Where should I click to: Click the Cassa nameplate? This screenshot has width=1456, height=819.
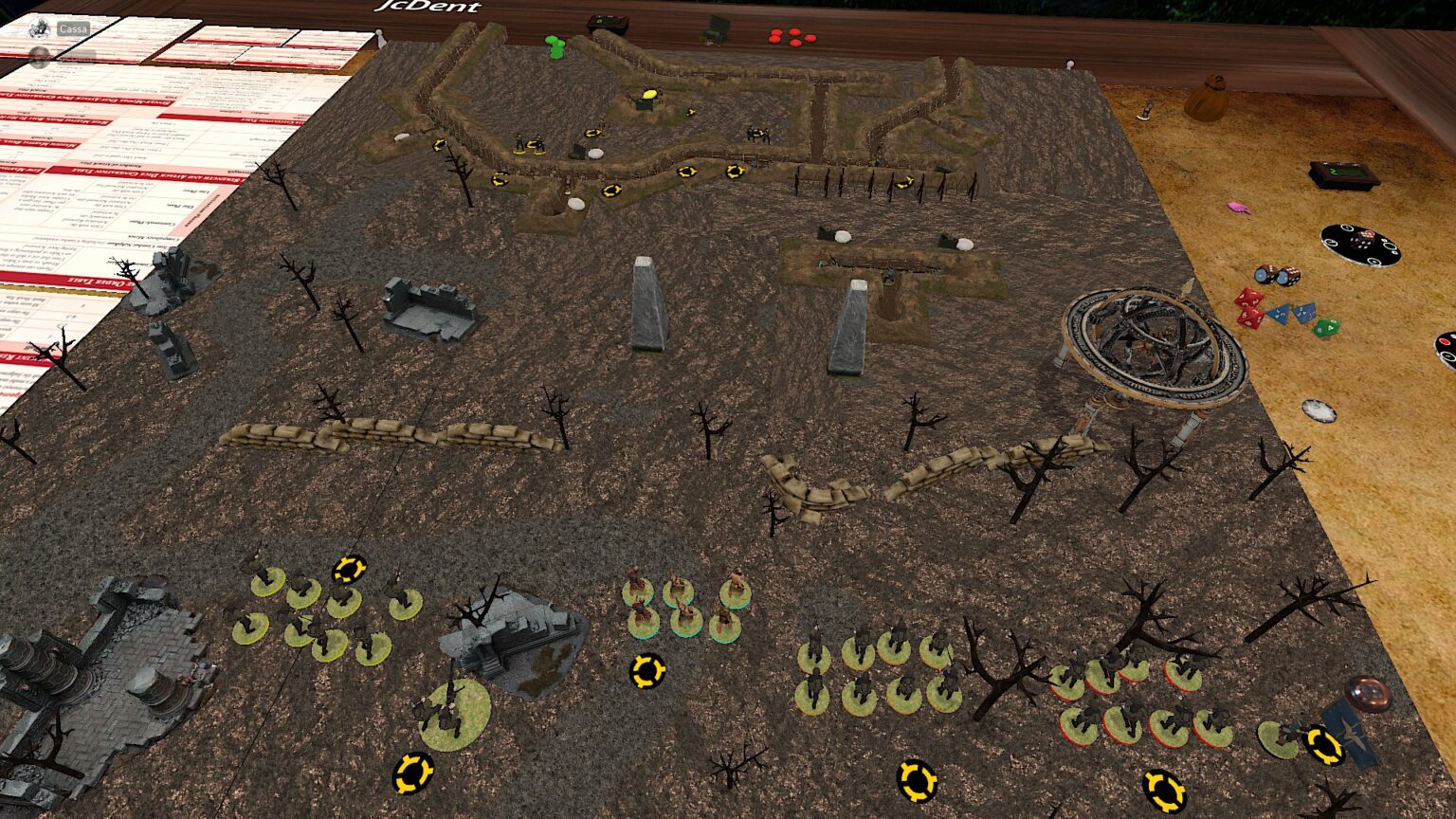(74, 28)
